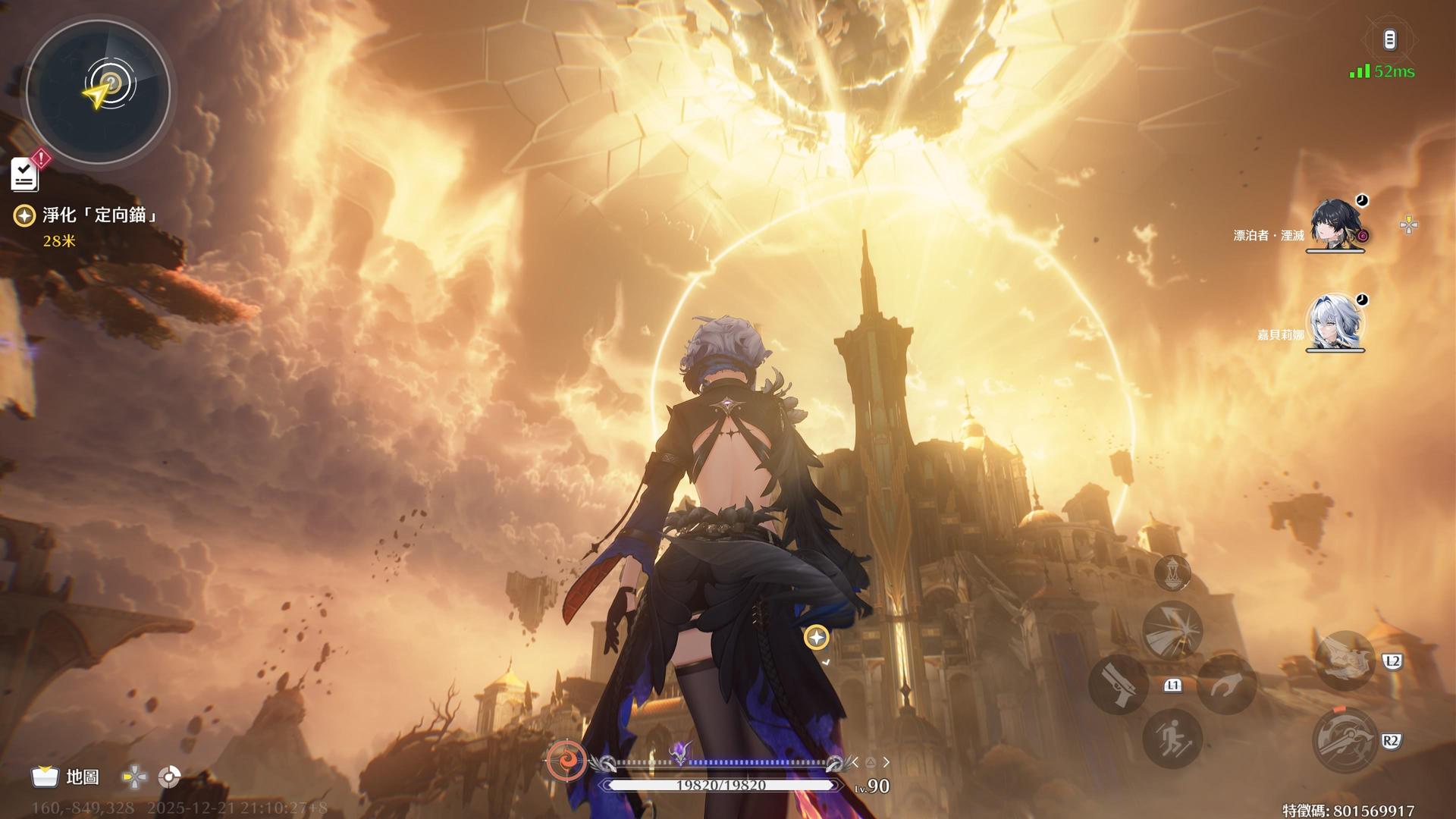Tap the lantern utility icon
This screenshot has width=1456, height=819.
click(1172, 573)
